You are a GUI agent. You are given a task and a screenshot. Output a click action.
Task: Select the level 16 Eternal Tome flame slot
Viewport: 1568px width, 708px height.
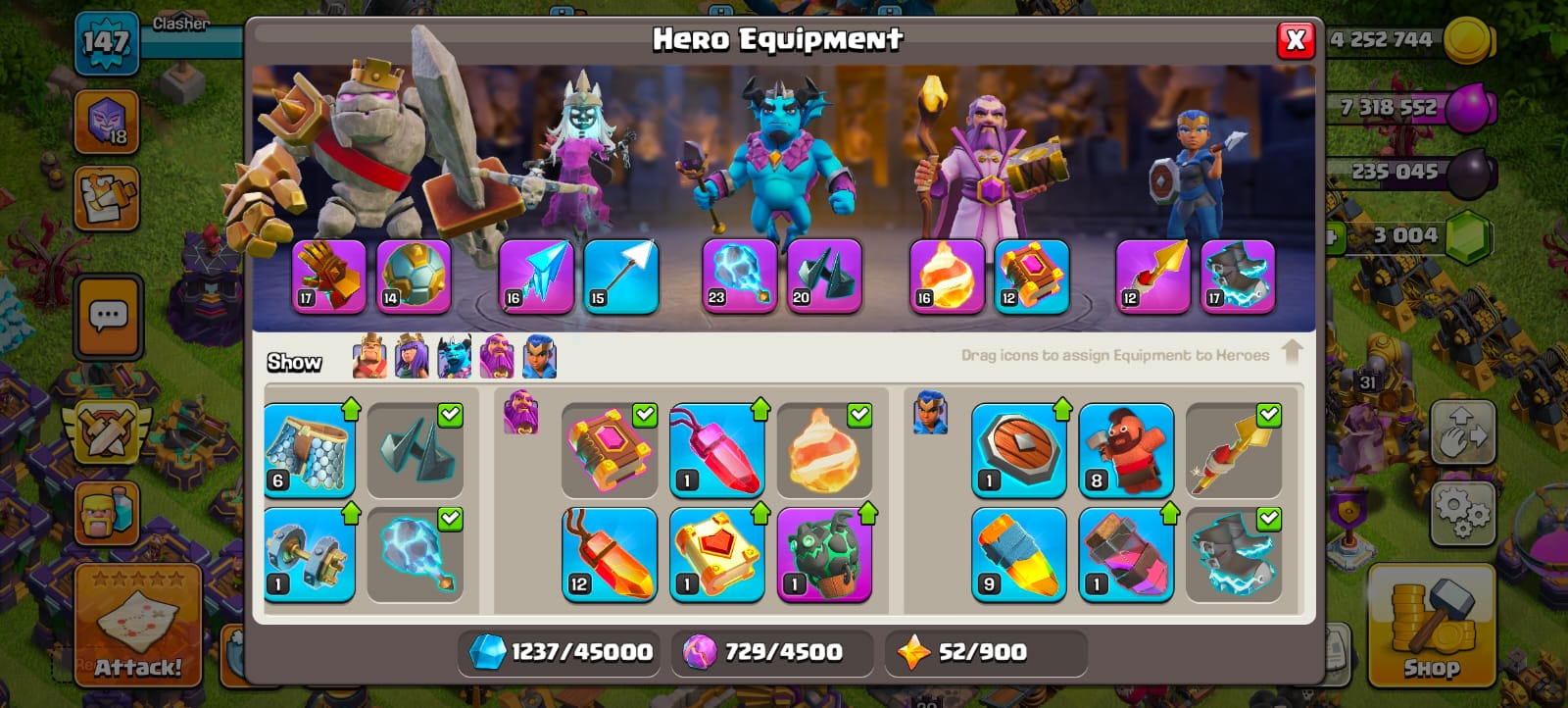(947, 277)
